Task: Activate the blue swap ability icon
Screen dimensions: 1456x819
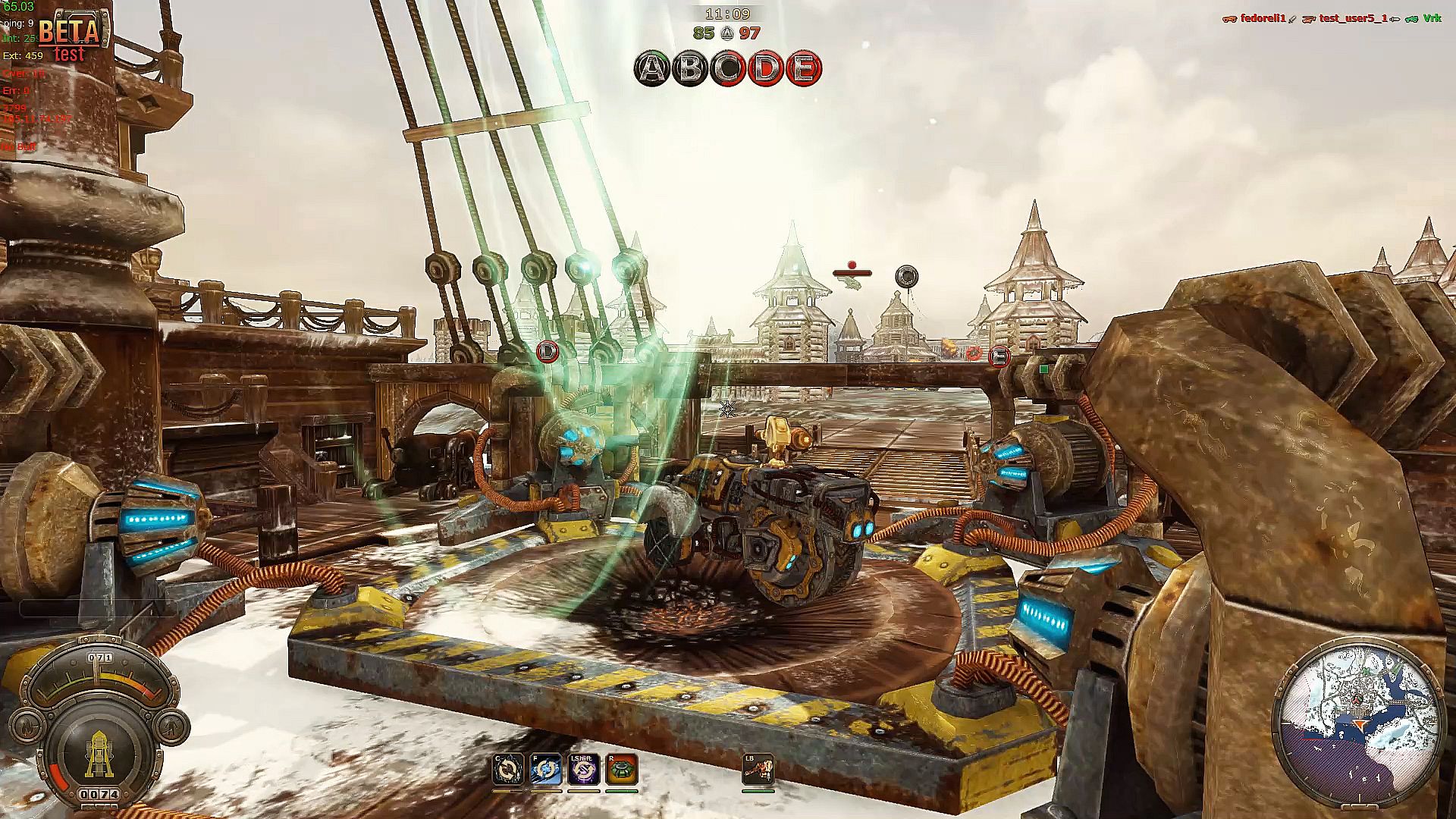Action: click(x=545, y=770)
